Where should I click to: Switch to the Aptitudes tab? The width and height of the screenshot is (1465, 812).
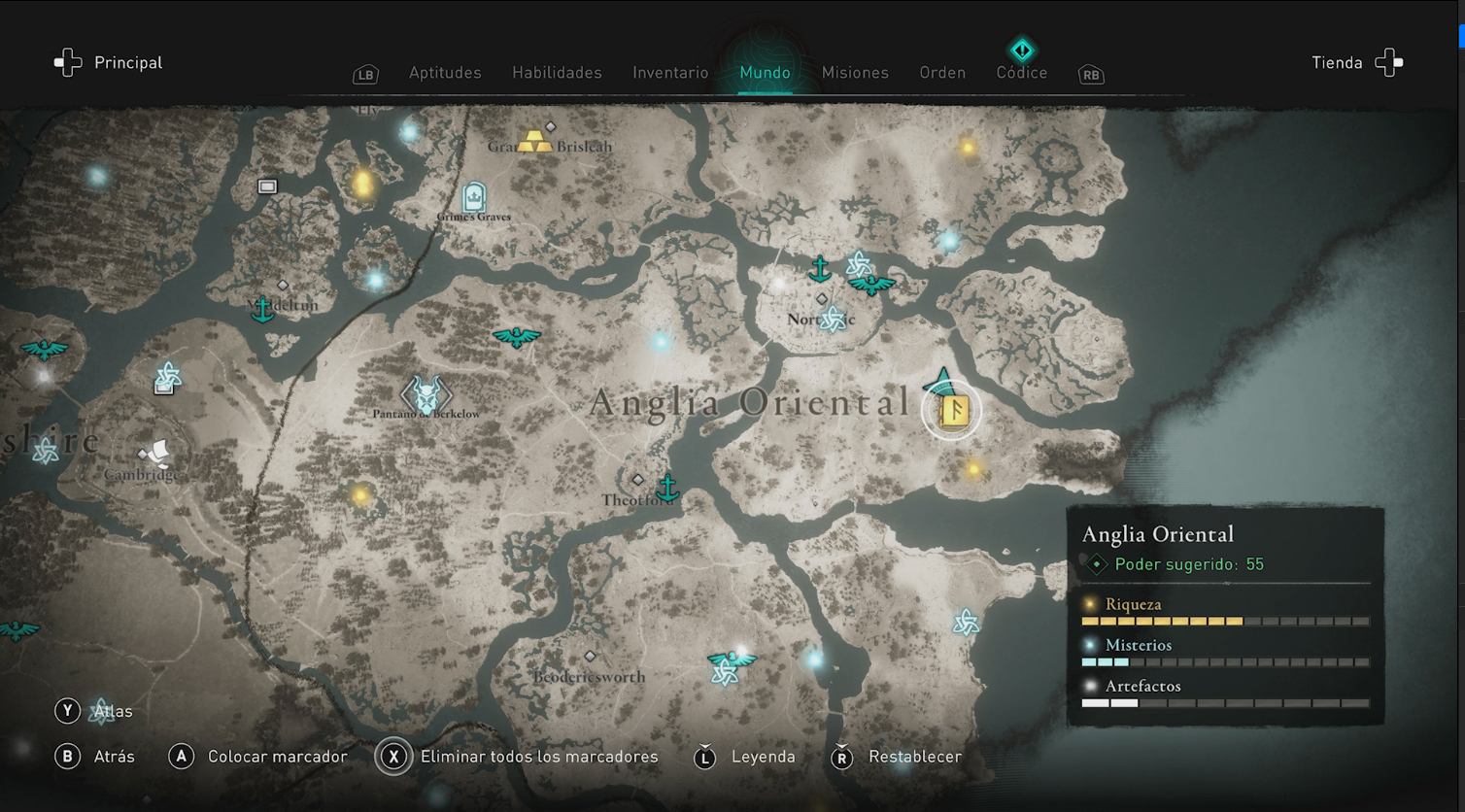point(445,73)
